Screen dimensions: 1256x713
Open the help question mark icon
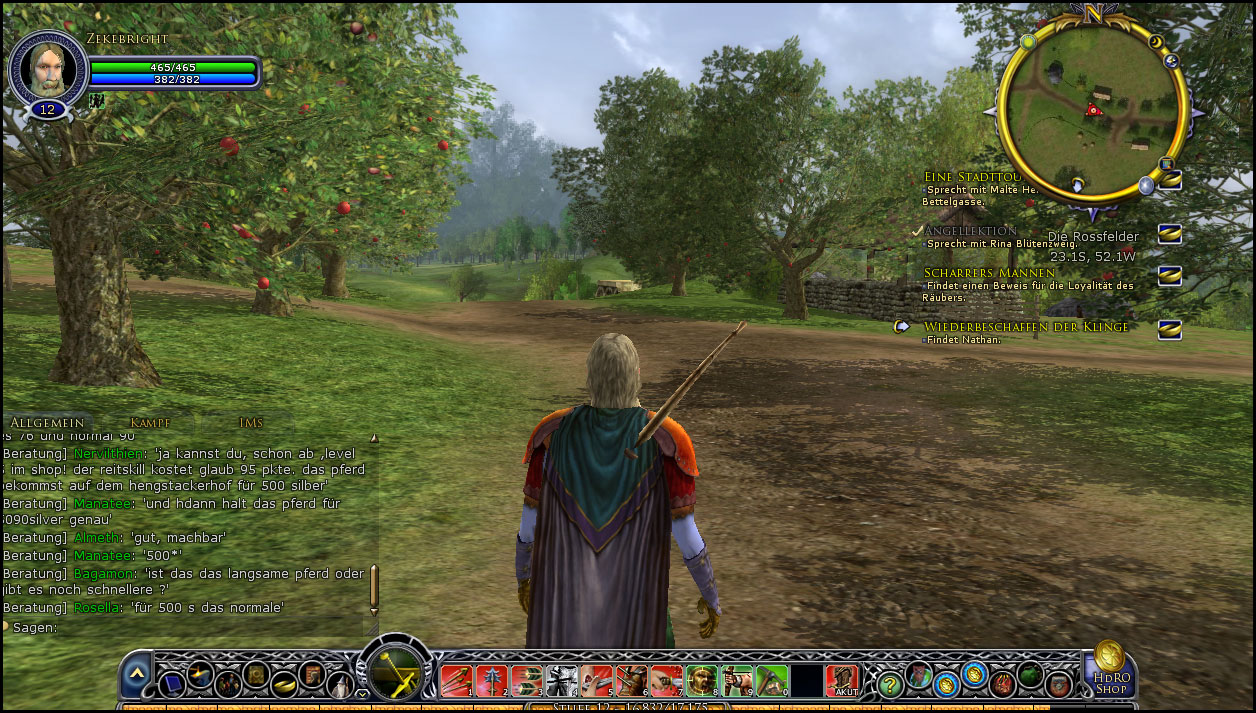(890, 684)
